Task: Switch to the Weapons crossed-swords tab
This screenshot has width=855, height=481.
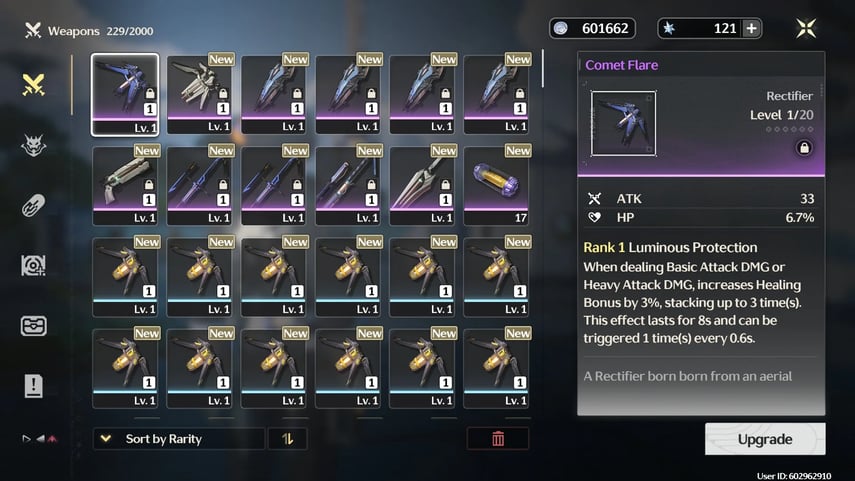Action: [35, 86]
